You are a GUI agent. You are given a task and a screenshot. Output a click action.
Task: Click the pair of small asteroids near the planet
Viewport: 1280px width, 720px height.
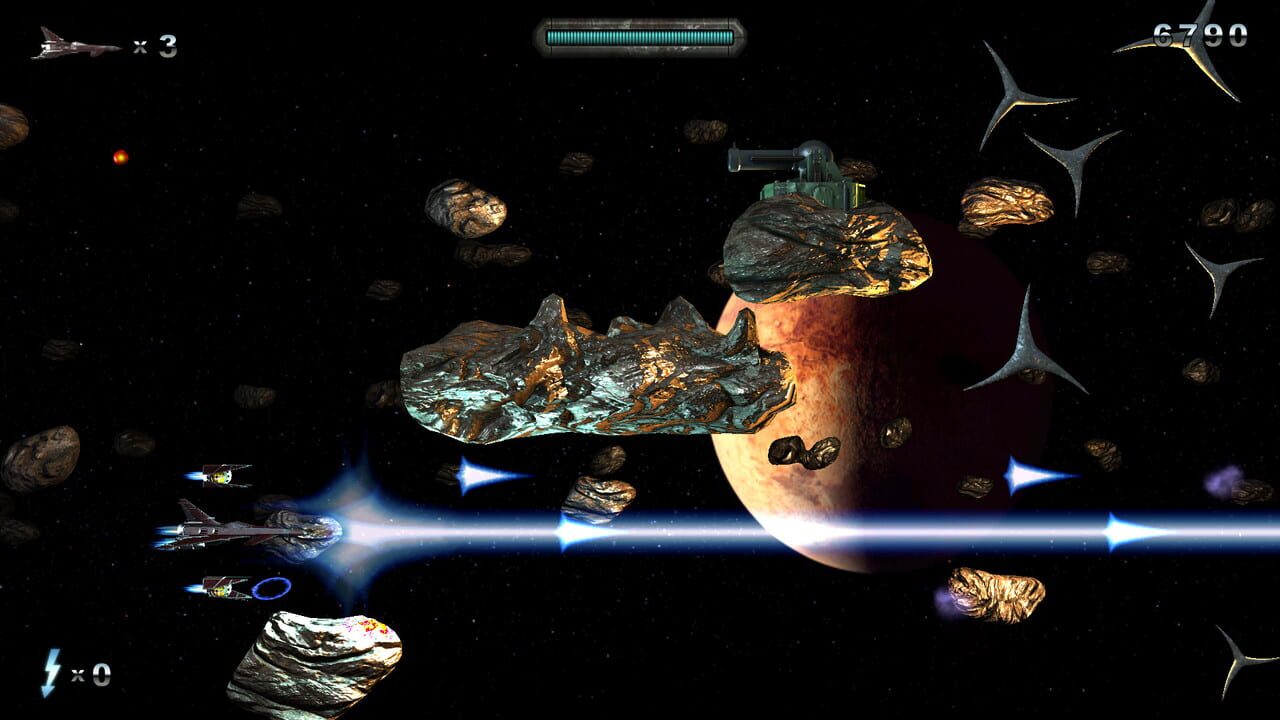(x=805, y=450)
